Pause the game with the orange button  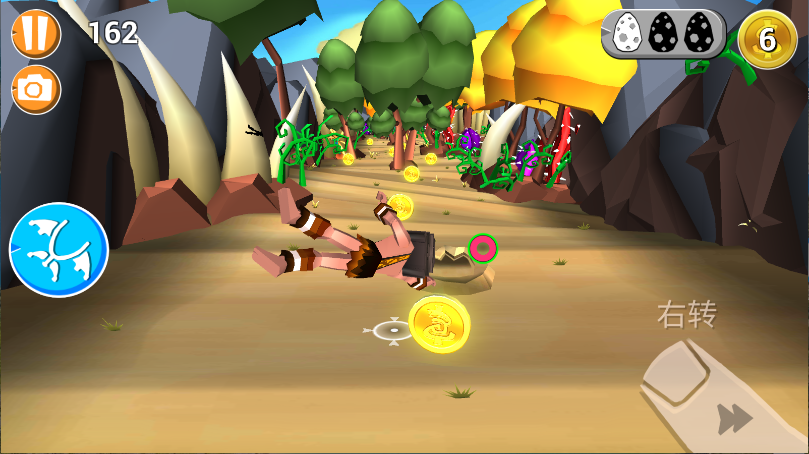36,32
